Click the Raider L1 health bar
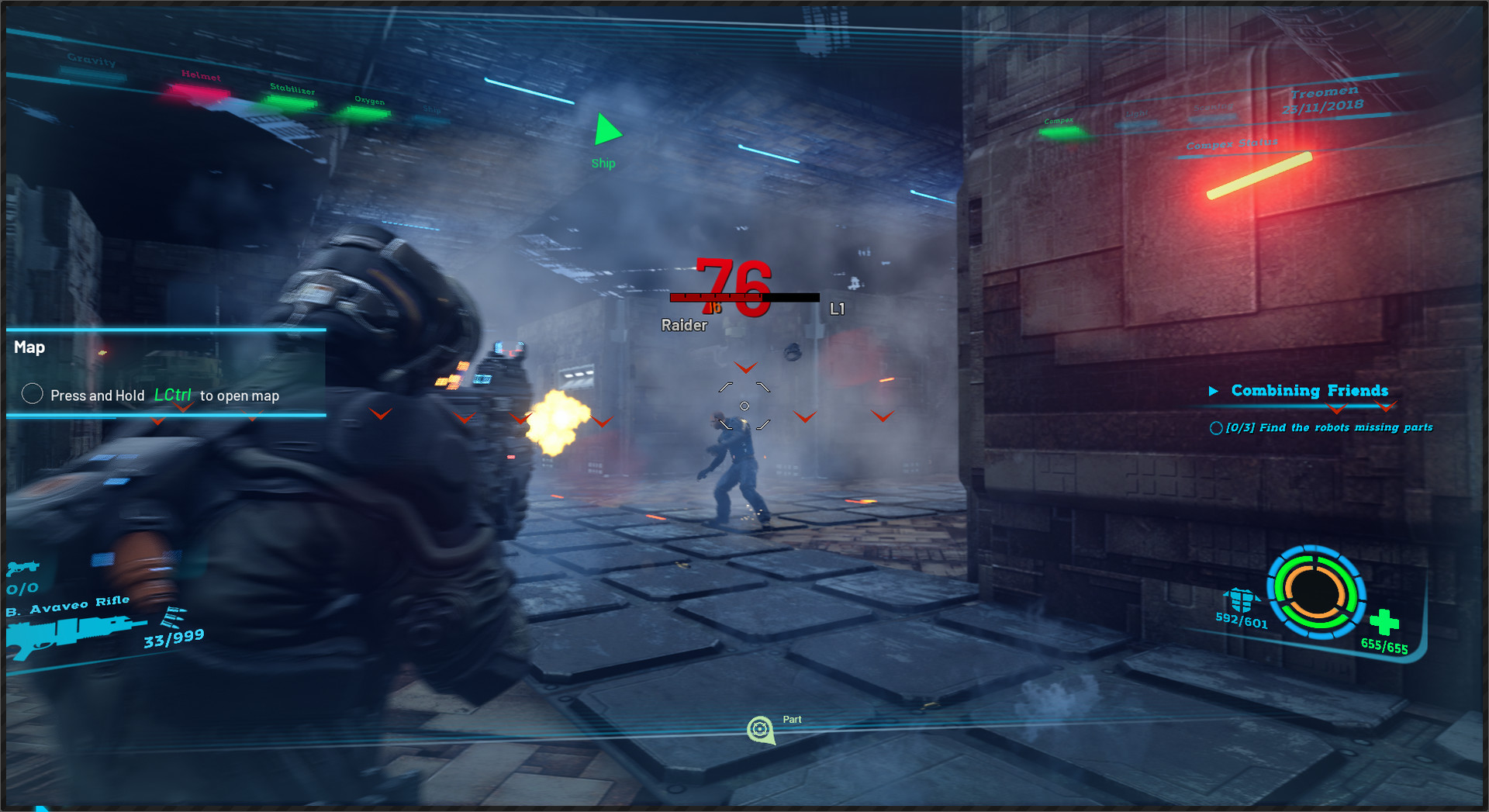This screenshot has height=812, width=1489. (743, 297)
